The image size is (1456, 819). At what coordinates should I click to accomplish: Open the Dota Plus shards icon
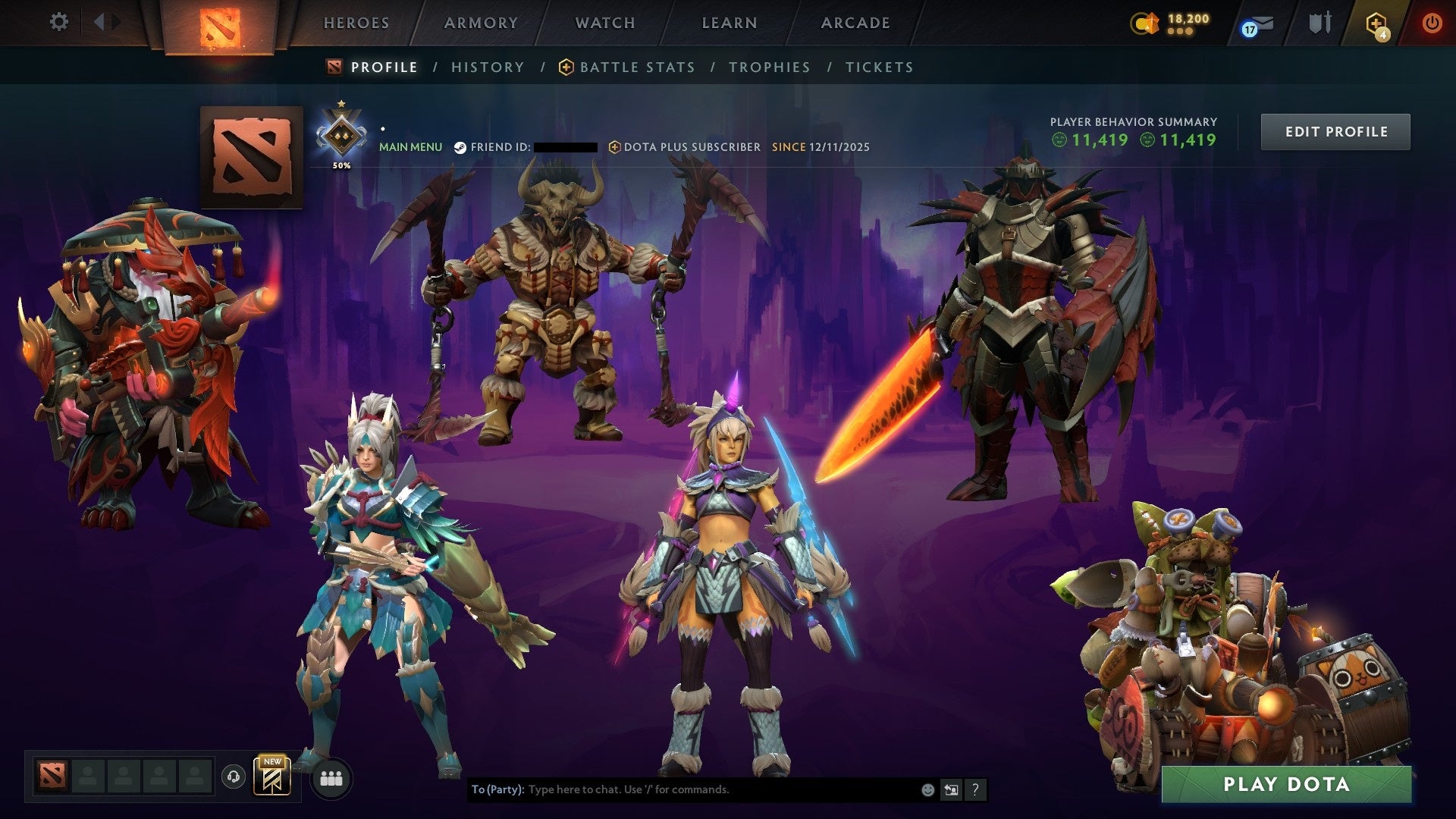(x=1145, y=24)
